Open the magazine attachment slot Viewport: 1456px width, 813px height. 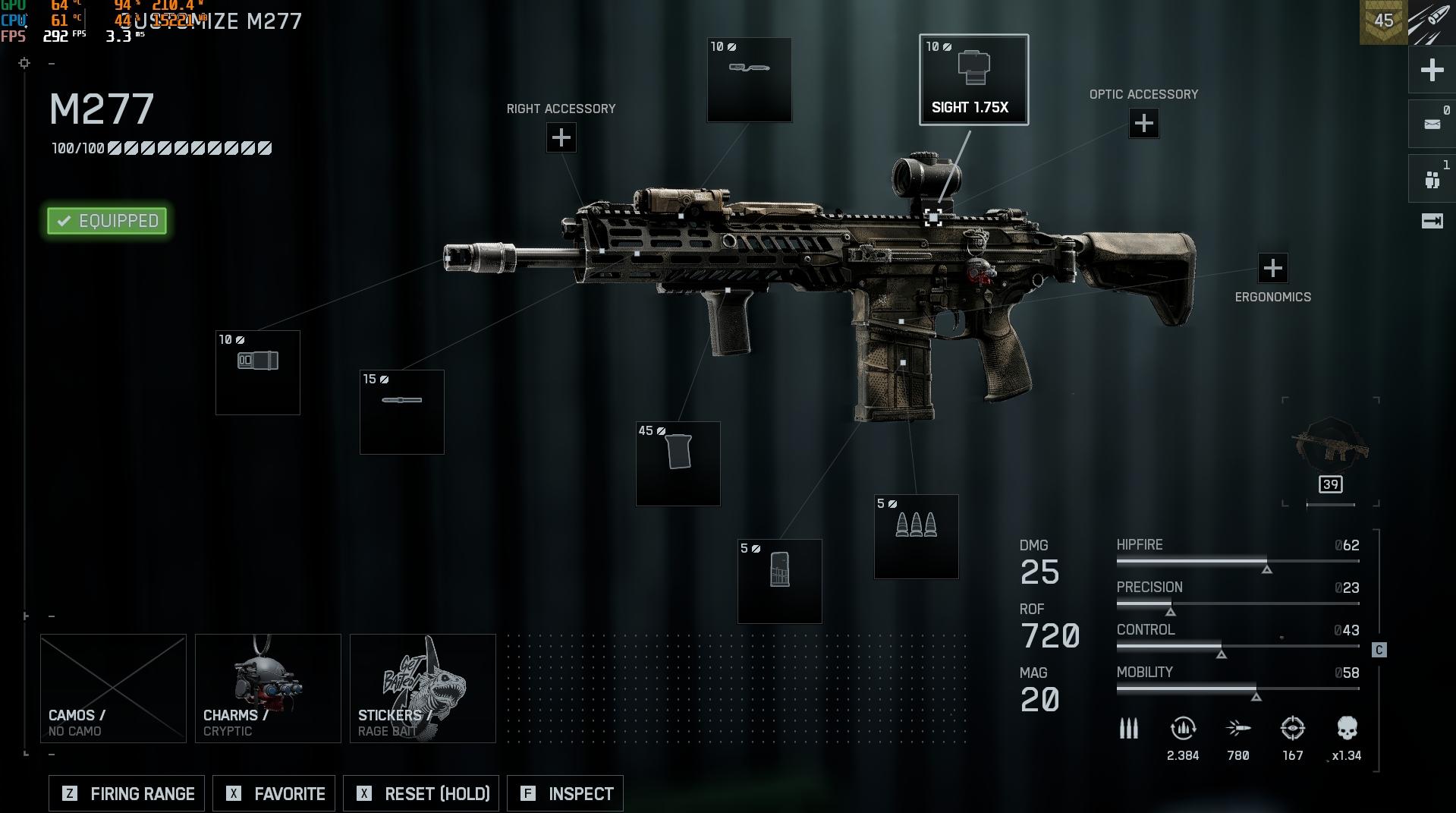[780, 581]
